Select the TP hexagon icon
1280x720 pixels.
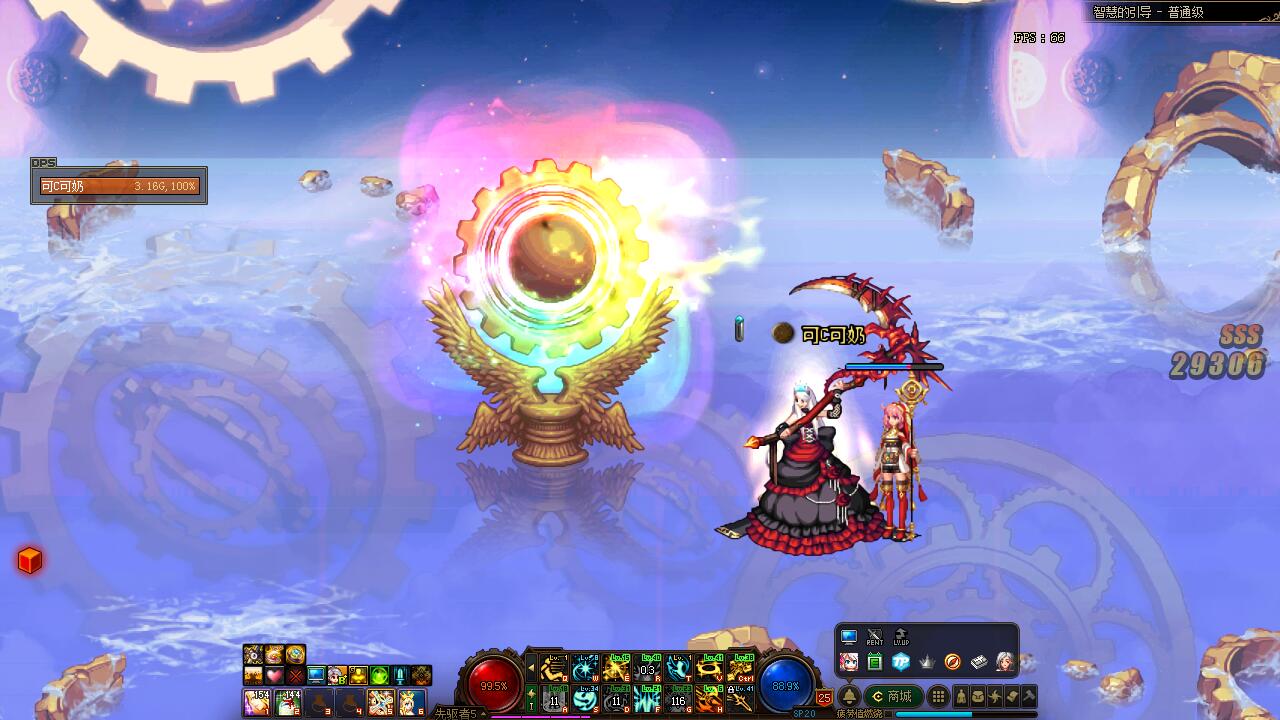click(900, 661)
